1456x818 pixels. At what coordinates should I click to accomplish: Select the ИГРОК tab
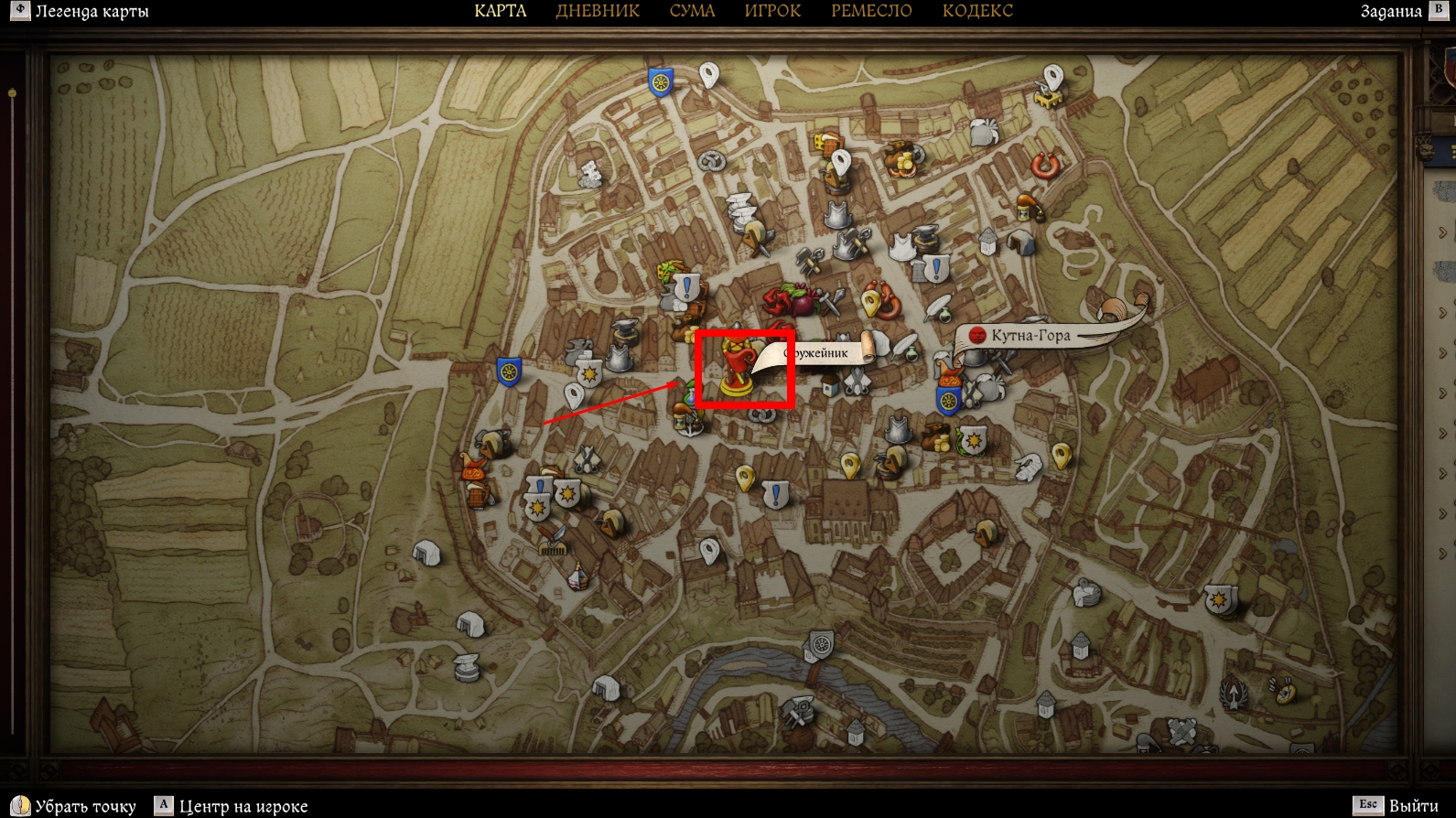(772, 11)
